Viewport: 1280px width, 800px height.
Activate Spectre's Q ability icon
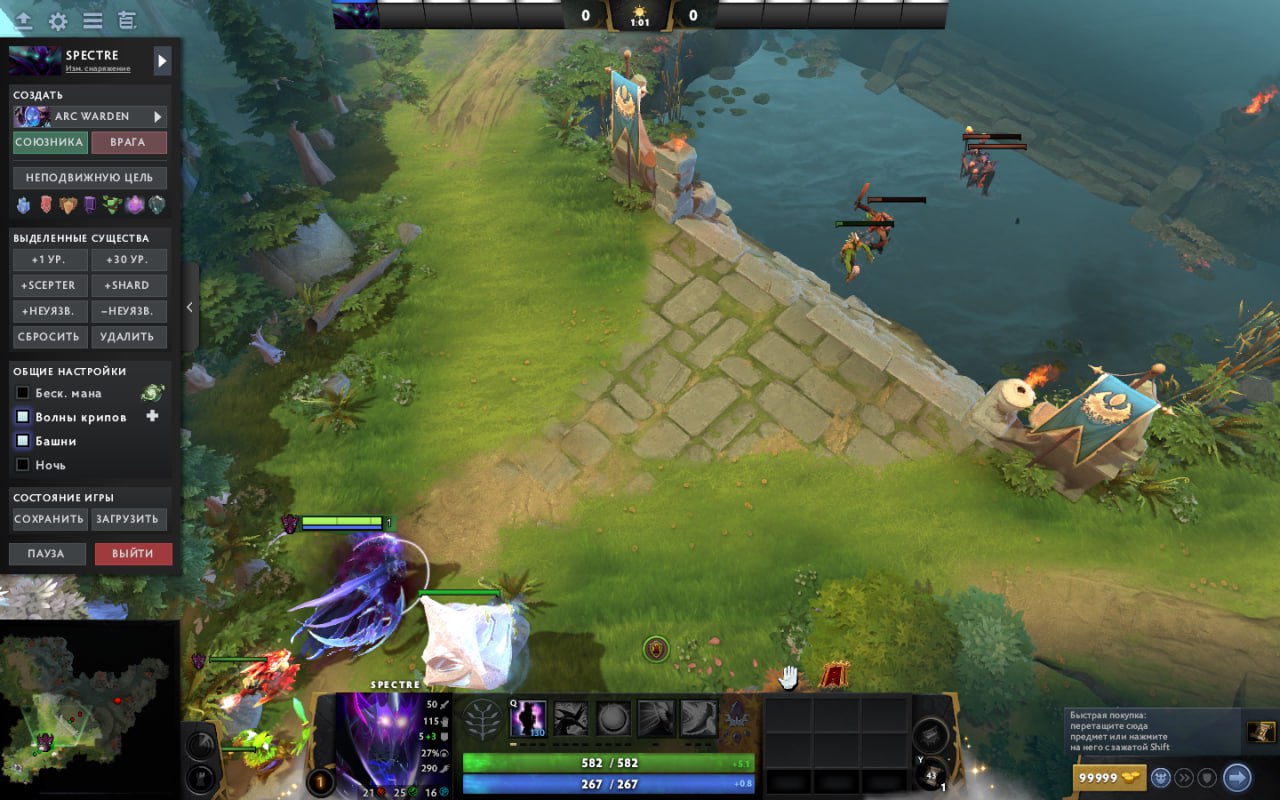[x=528, y=718]
